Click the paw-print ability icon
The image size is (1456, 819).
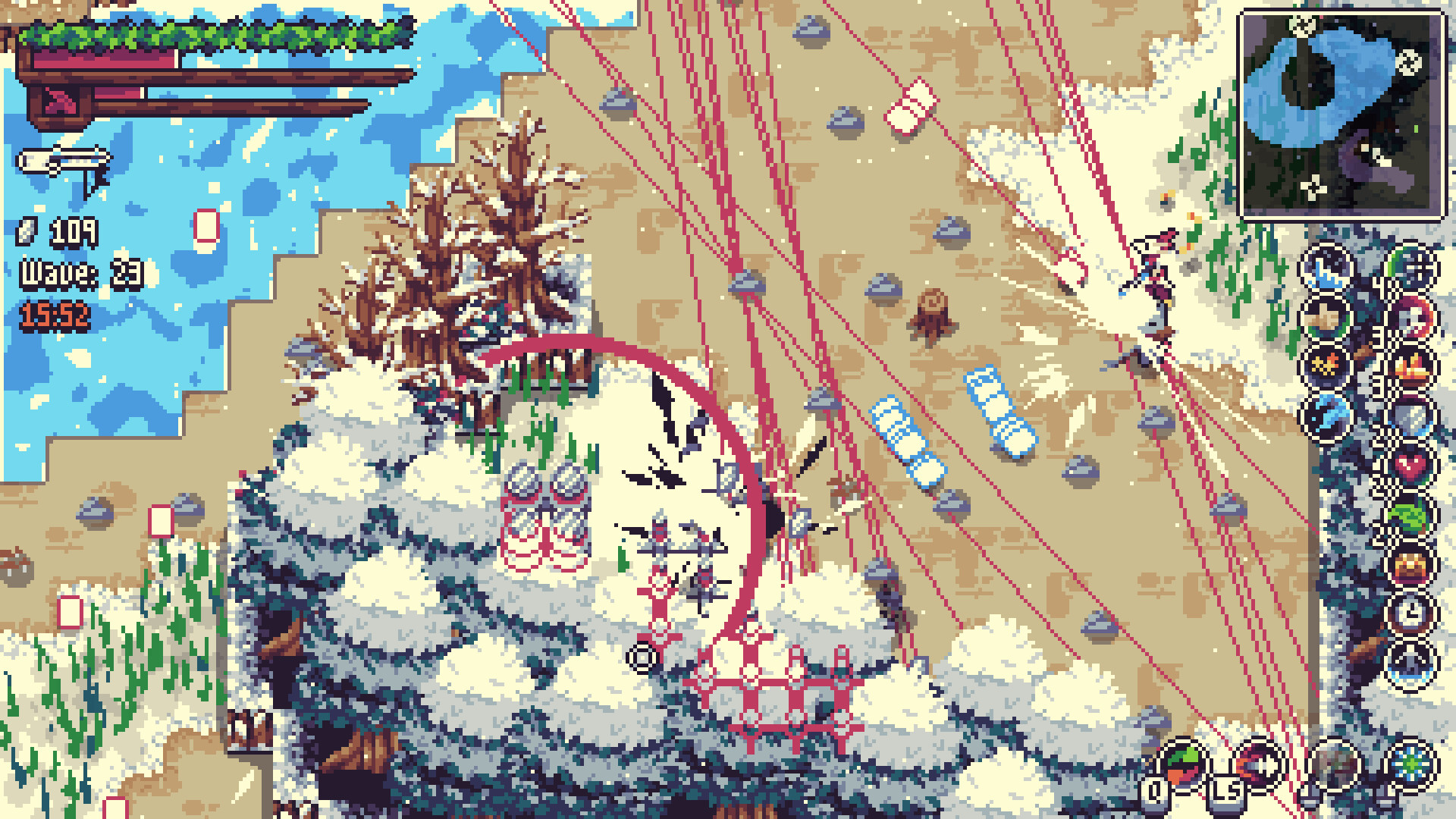click(1326, 318)
